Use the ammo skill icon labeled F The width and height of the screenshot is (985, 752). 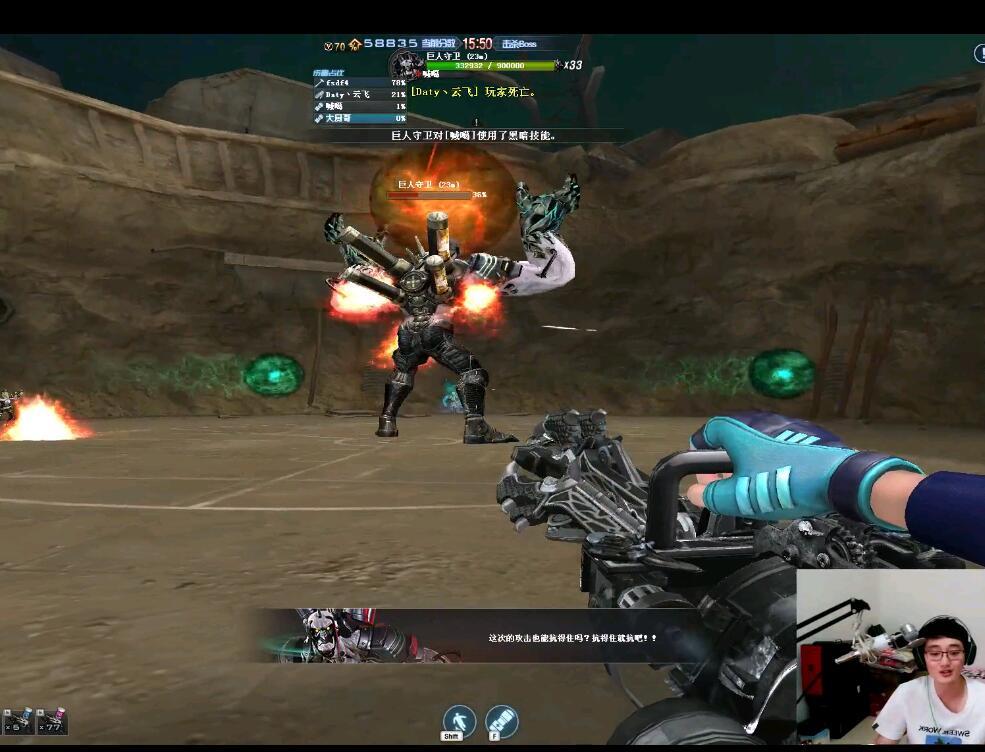point(501,720)
